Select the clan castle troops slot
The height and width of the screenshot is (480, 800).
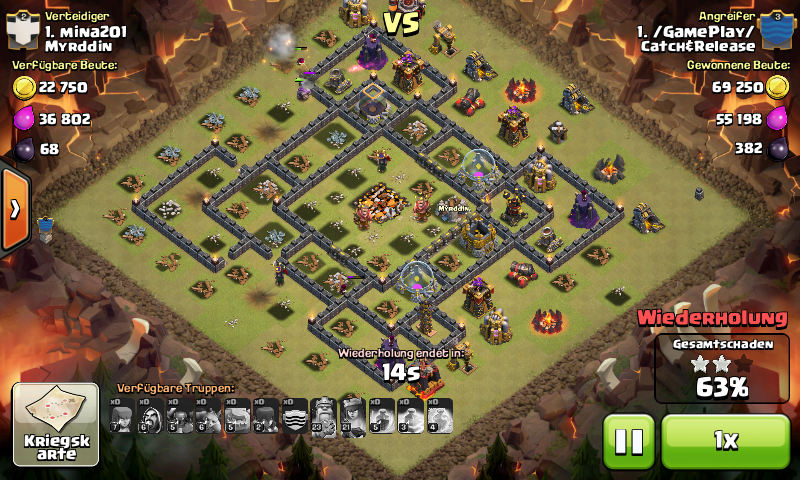[x=295, y=415]
